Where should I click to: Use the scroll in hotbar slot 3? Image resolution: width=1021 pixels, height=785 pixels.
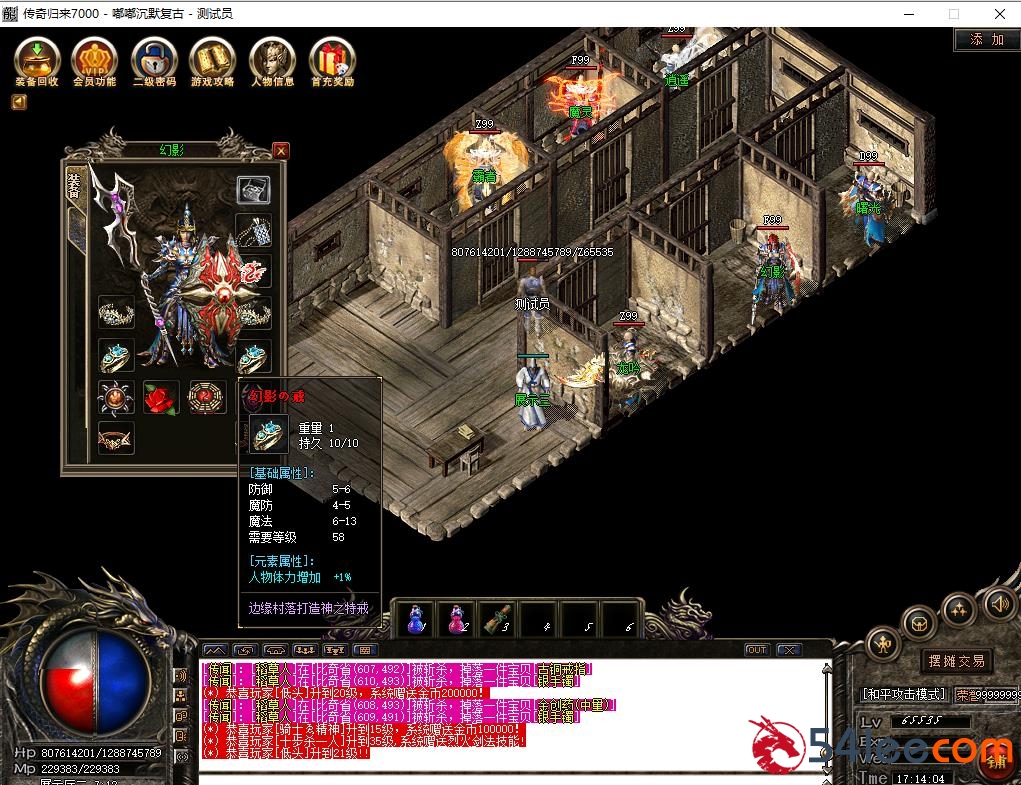497,619
